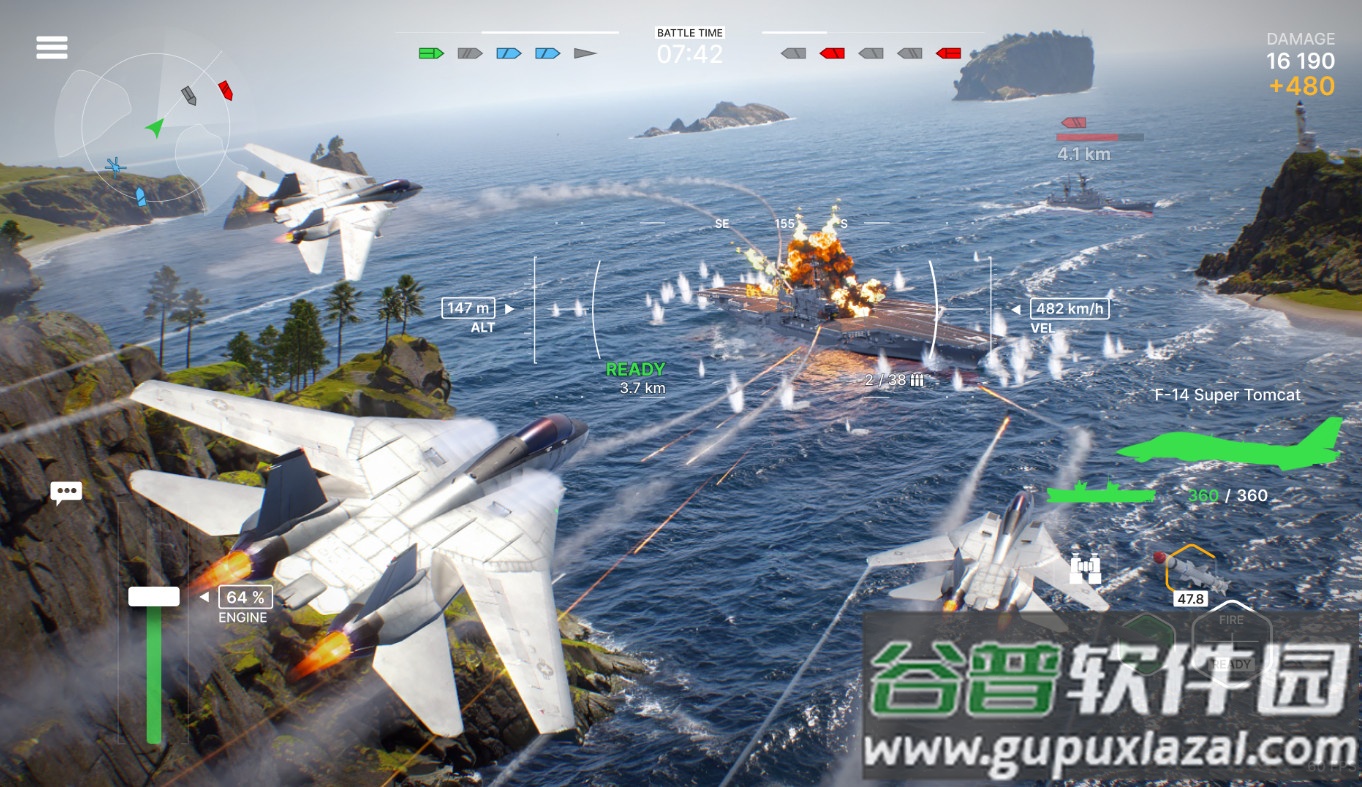This screenshot has height=787, width=1362.
Task: Click the green F-14 Super Tomcat silhouette
Action: [x=1228, y=449]
